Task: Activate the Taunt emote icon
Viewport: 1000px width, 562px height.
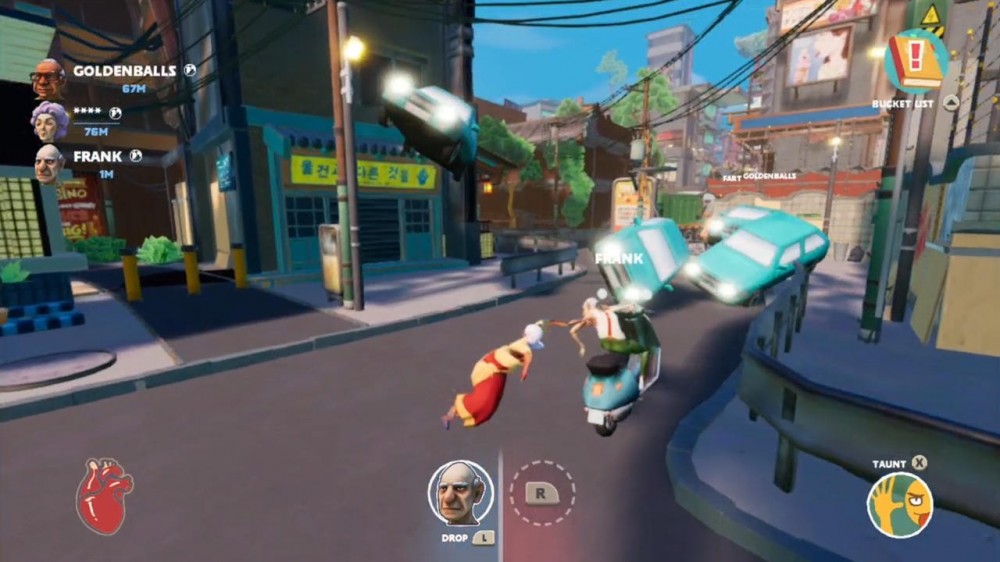Action: pos(899,505)
